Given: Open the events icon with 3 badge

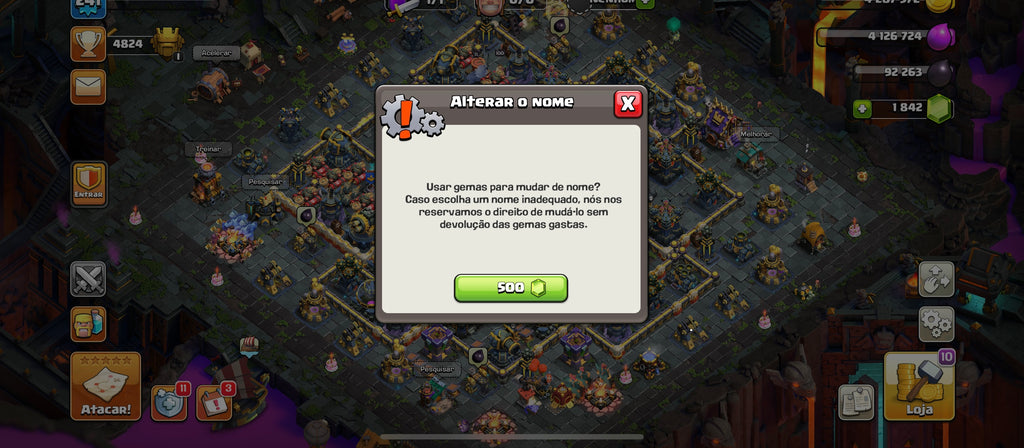Looking at the screenshot, I should (x=213, y=402).
